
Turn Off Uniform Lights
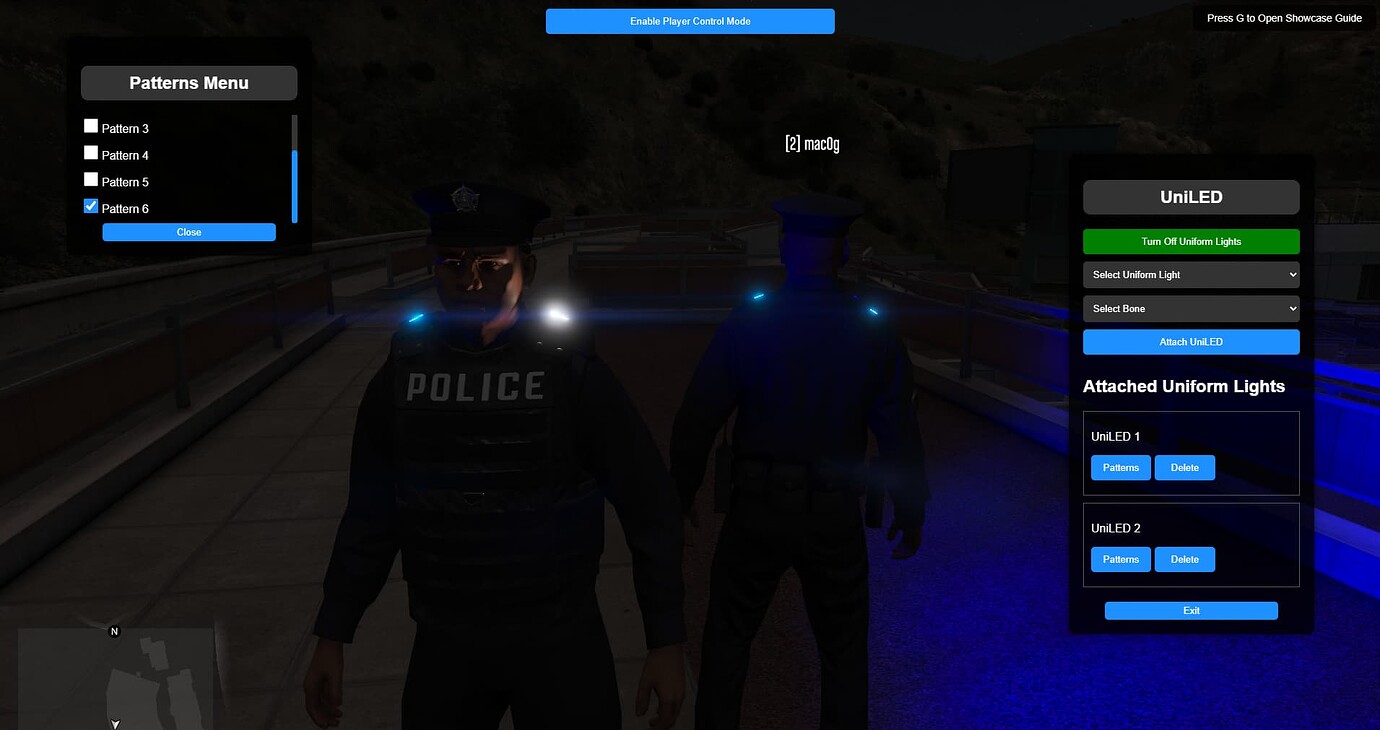click(x=1191, y=241)
